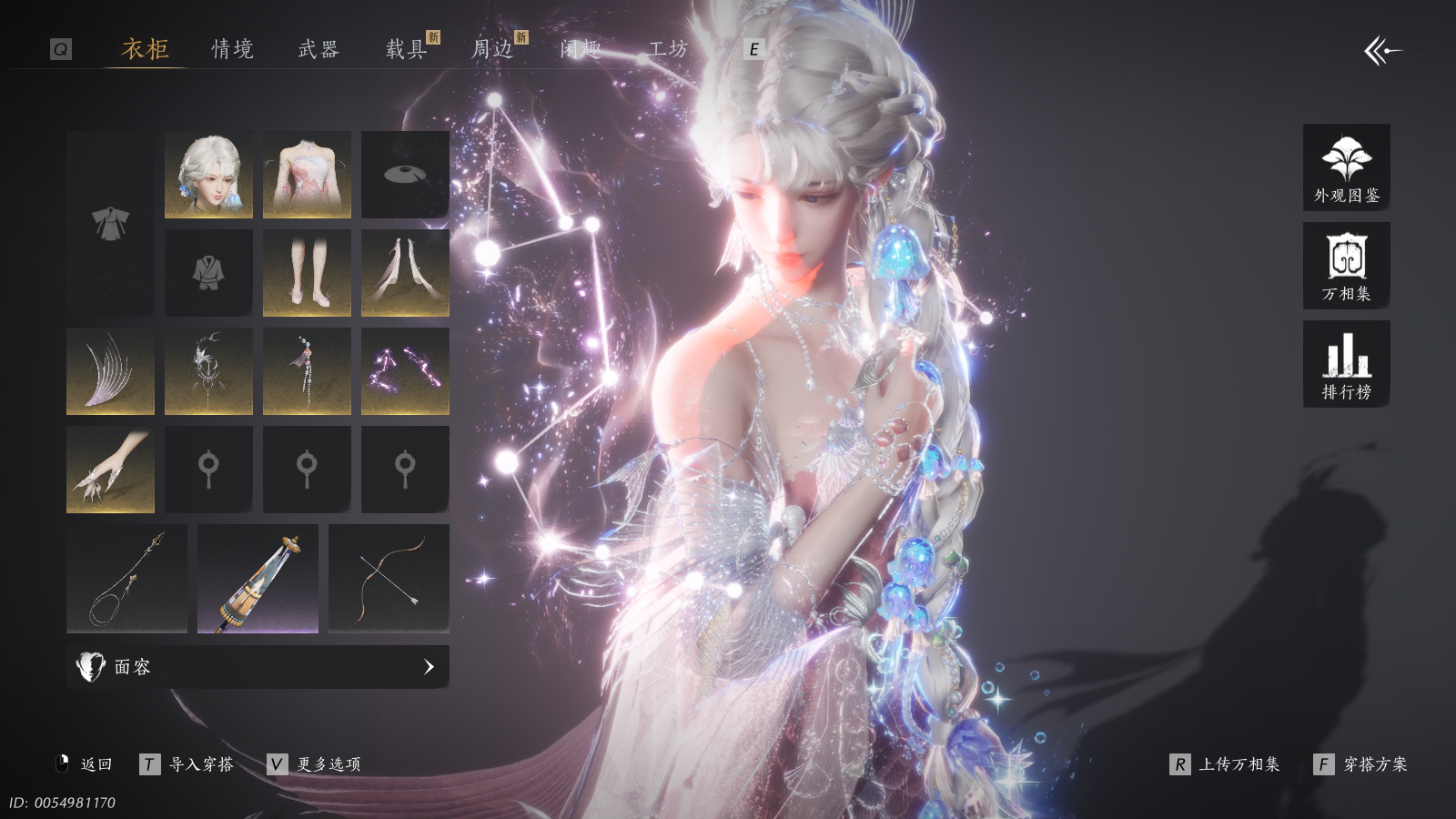
Task: Pick the white feather wing slot
Action: pyautogui.click(x=110, y=371)
